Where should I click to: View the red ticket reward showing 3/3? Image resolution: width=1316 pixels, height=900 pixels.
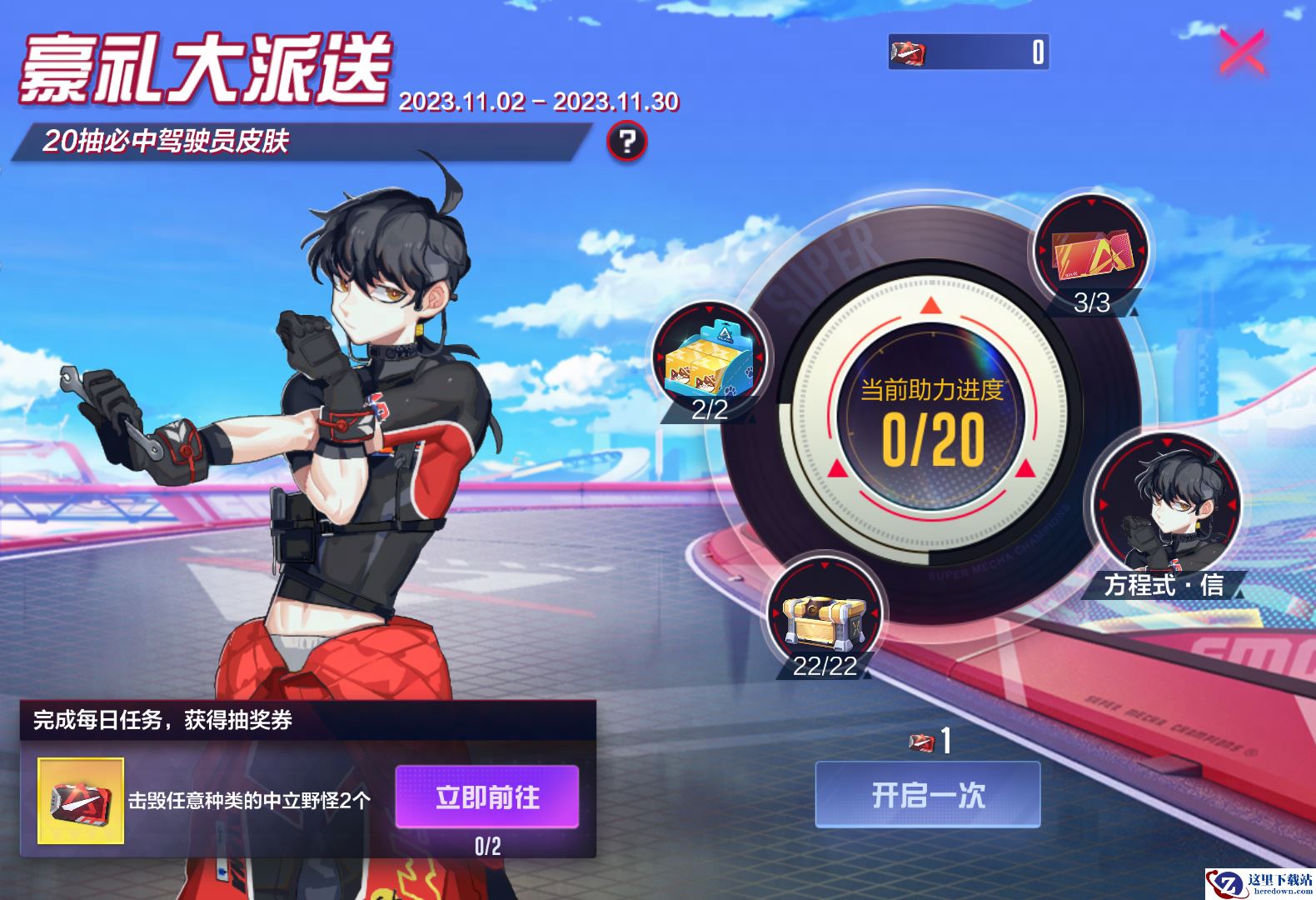pyautogui.click(x=1090, y=250)
